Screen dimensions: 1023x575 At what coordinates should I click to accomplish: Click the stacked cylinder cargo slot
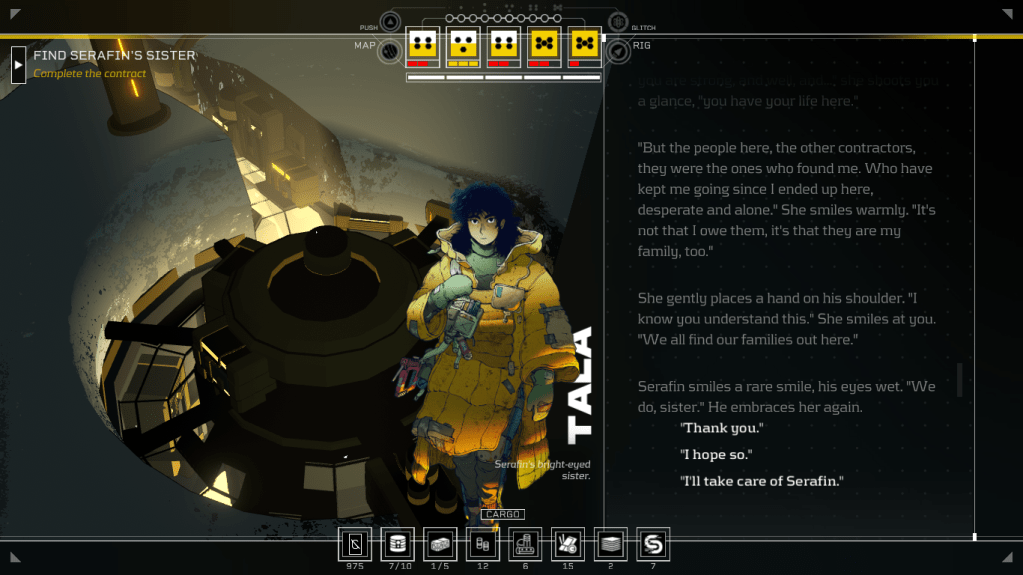coord(398,544)
